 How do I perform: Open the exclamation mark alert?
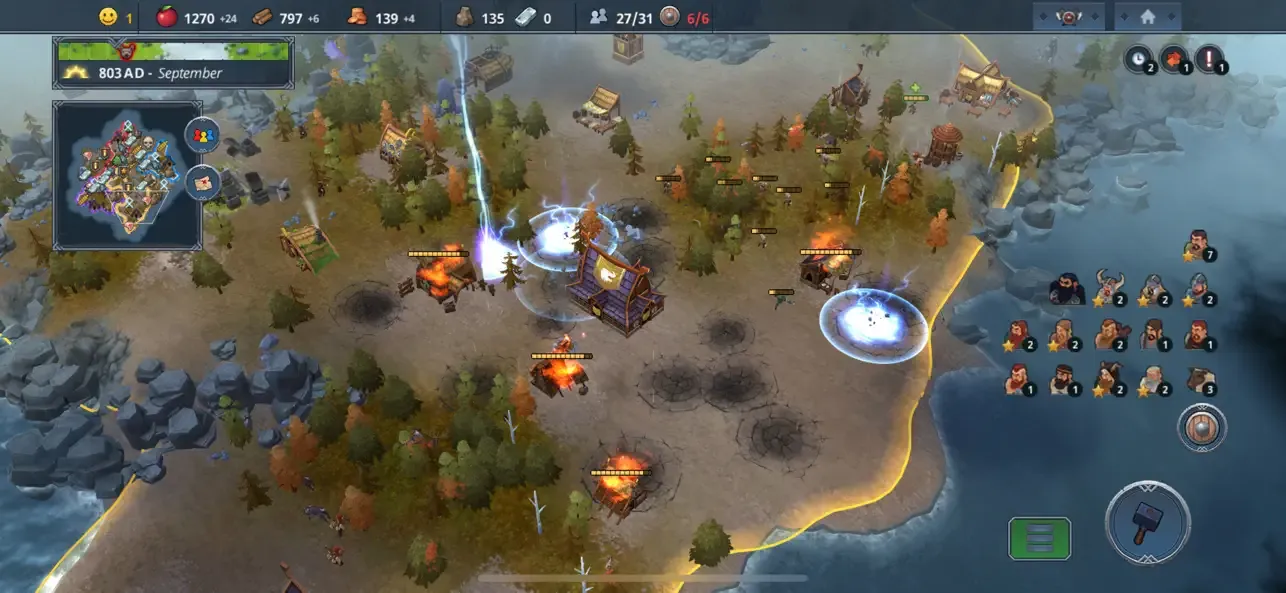(1209, 58)
